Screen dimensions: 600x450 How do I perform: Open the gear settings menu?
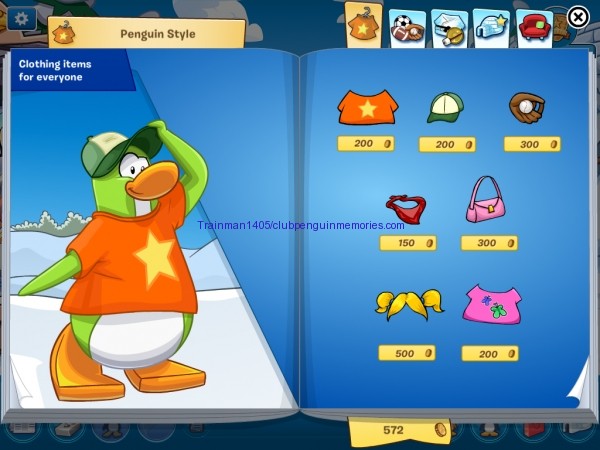[21, 18]
